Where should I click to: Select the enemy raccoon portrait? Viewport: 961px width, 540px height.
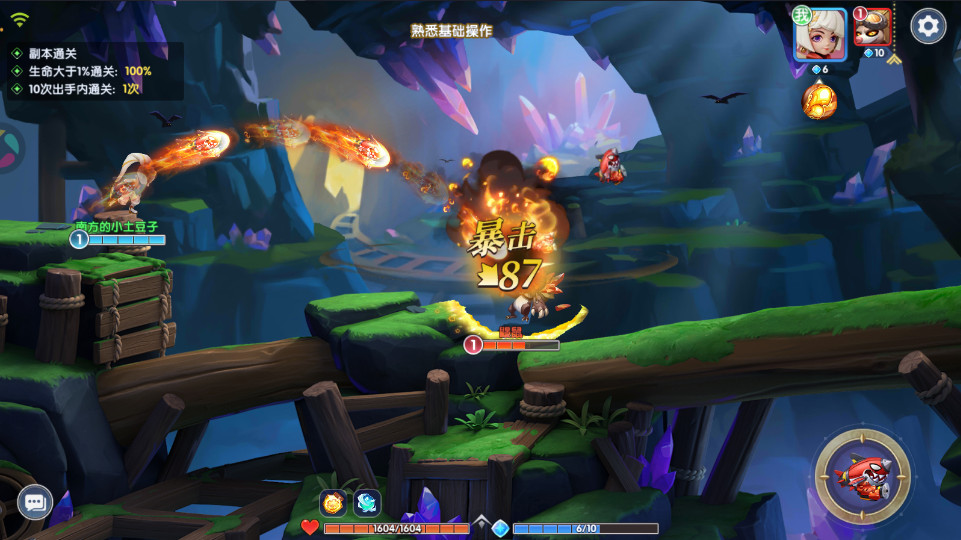873,29
